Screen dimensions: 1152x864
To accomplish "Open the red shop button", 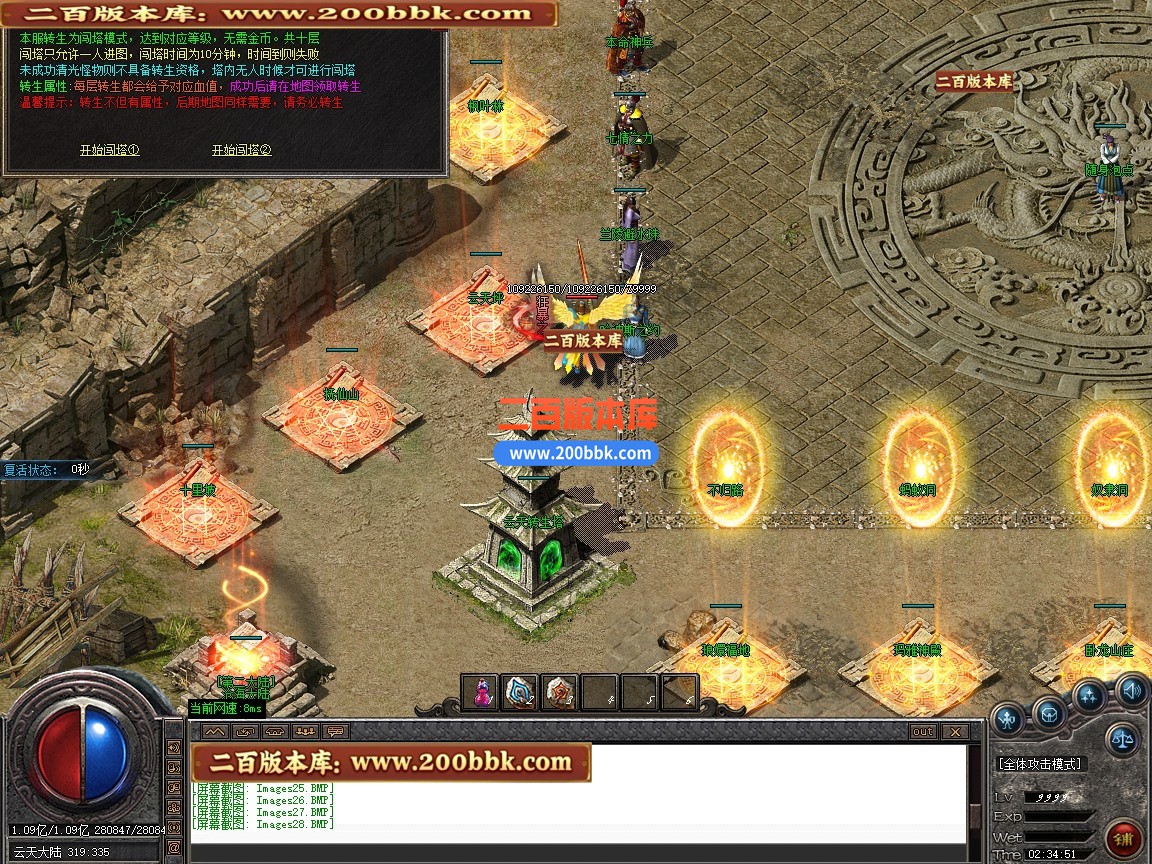I will pyautogui.click(x=1124, y=837).
